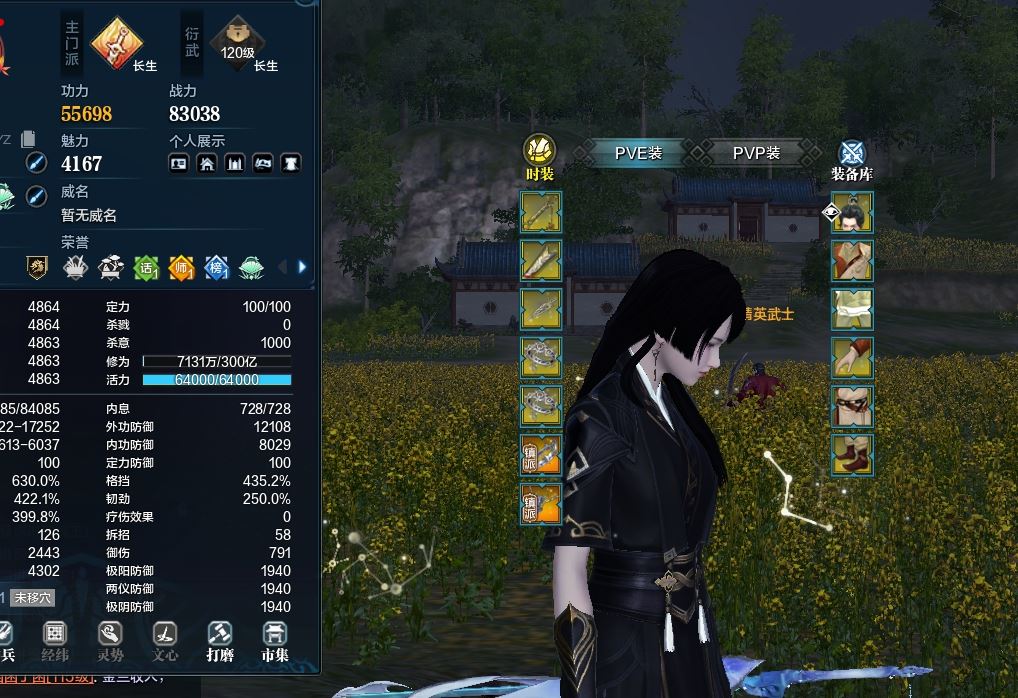Select the glove and wrist equipment slot

click(852, 358)
